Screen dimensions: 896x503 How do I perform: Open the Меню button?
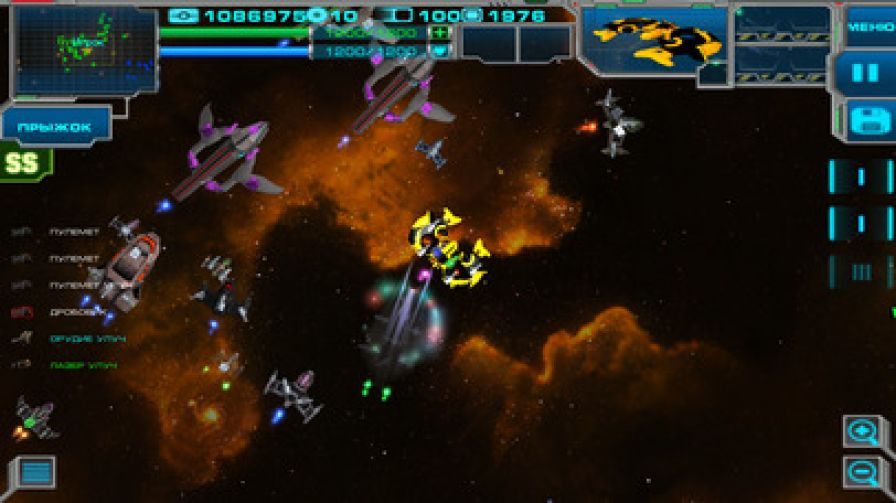[x=868, y=27]
